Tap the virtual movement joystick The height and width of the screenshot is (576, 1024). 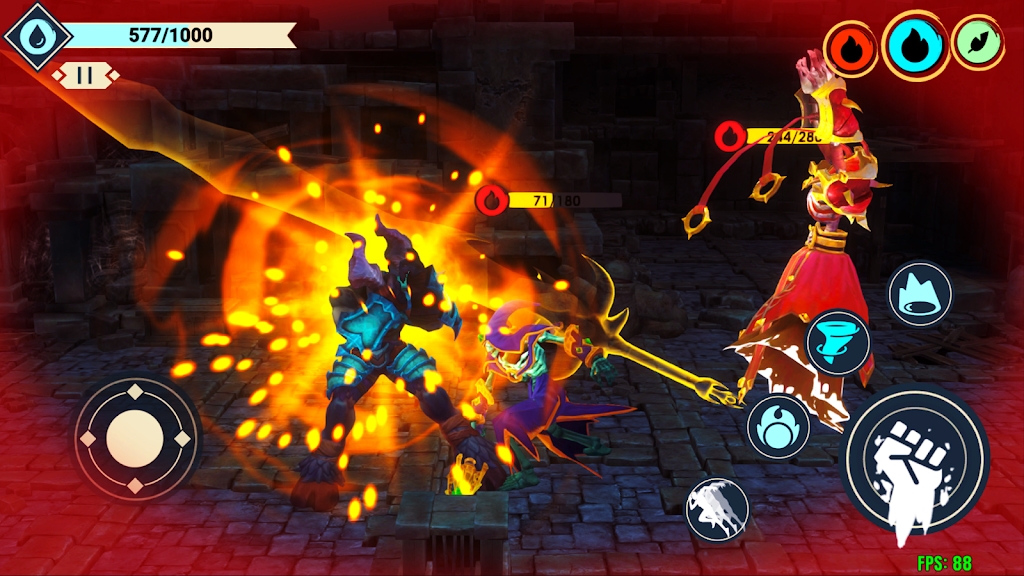(x=136, y=437)
